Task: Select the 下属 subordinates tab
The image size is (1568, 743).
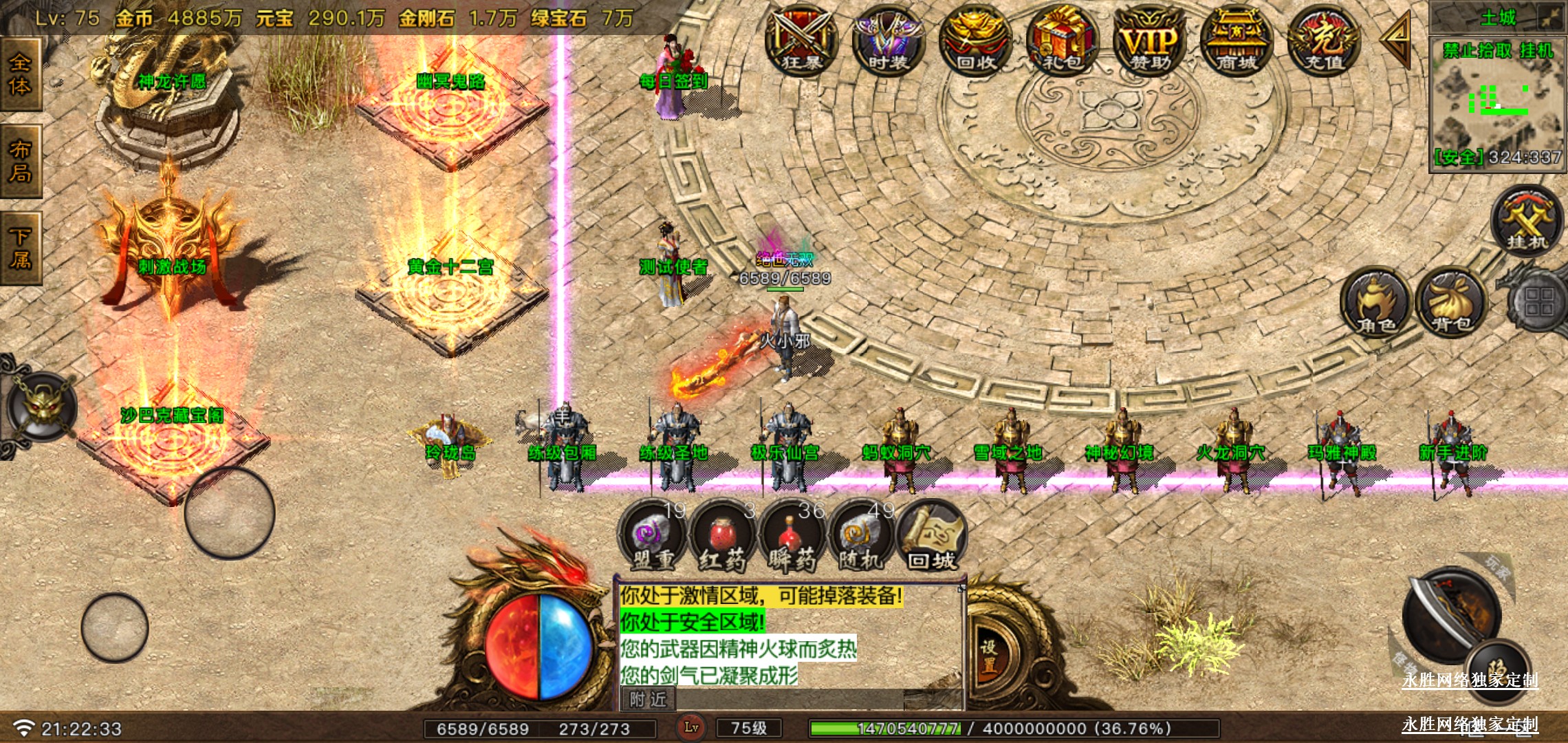Action: [21, 248]
